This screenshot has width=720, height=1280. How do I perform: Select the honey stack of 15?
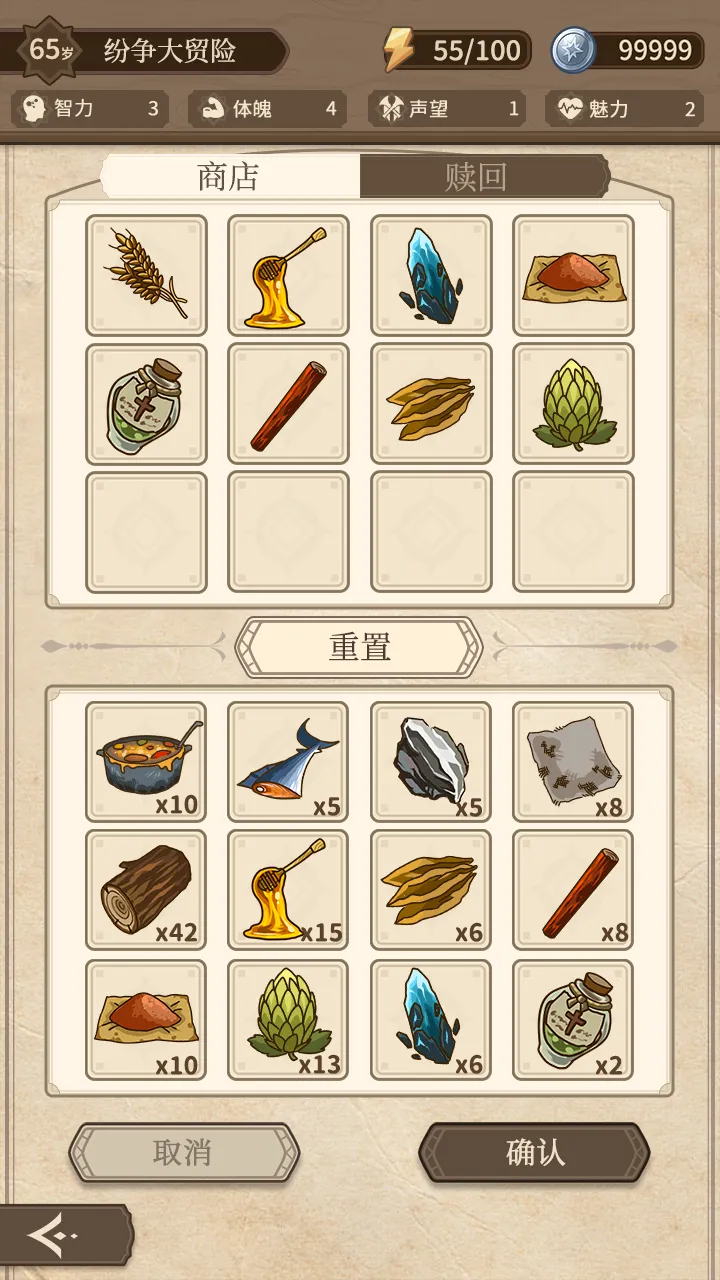[x=288, y=890]
